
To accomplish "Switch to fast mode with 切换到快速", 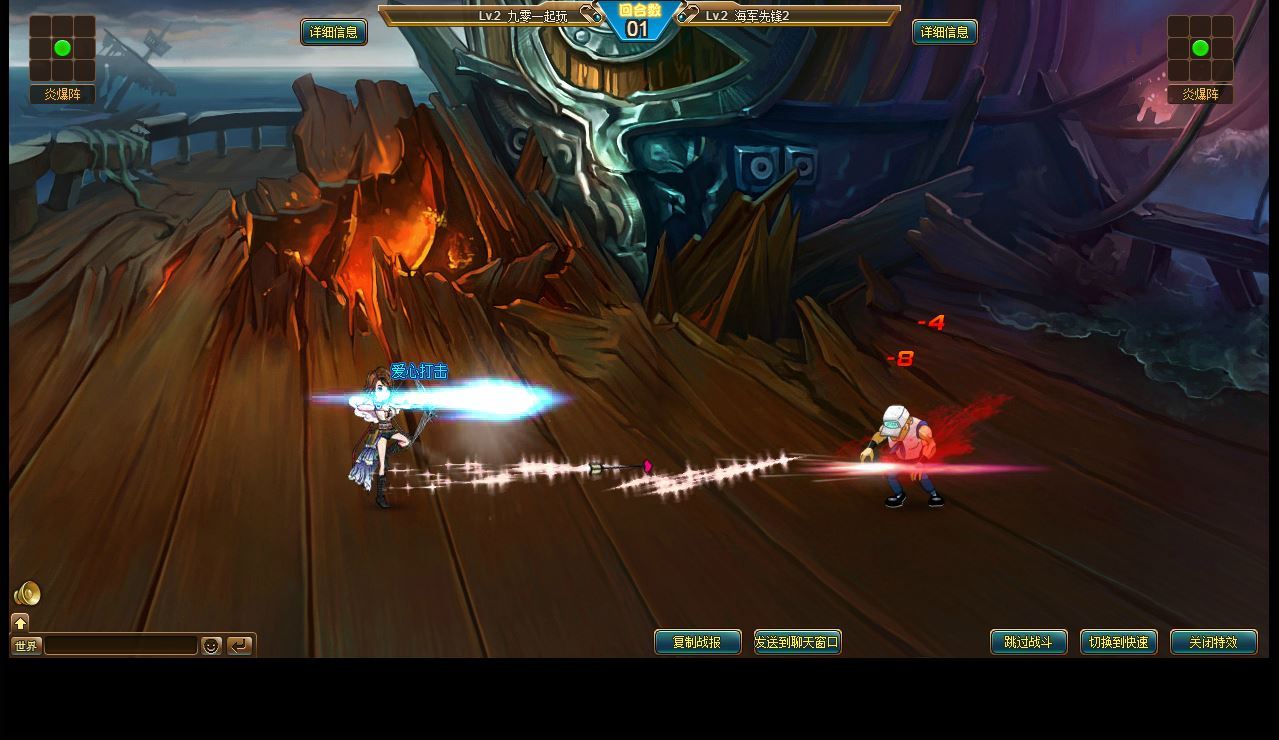I will 1118,642.
